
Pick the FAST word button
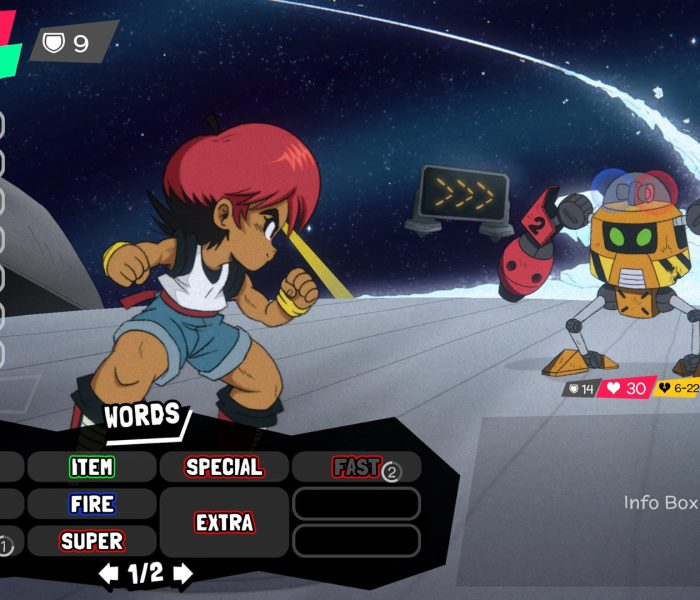pos(356,467)
